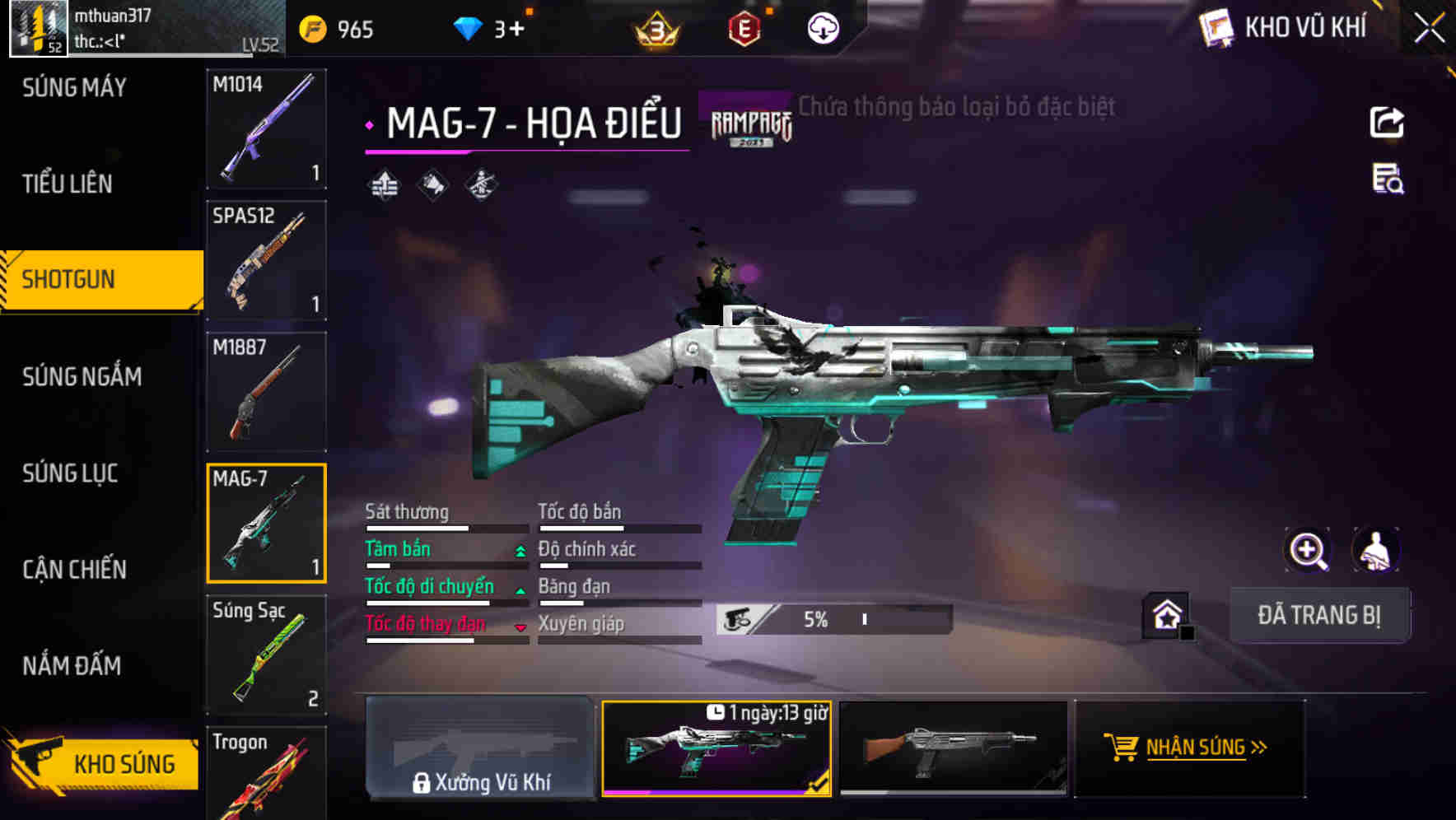Image resolution: width=1456 pixels, height=820 pixels.
Task: Show the Súng Lục weapon list
Action: [x=70, y=473]
